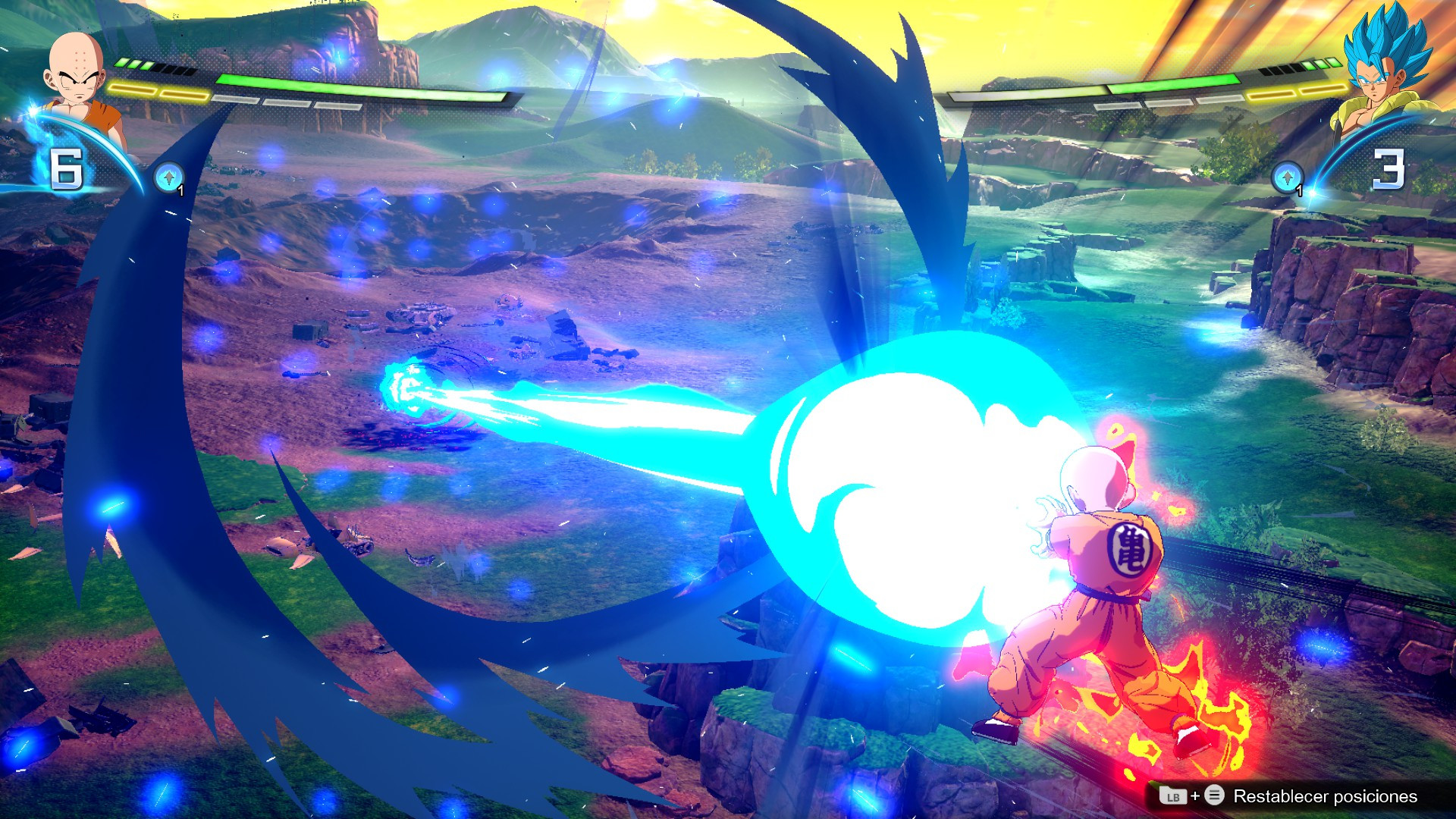Click Krillin's yellow ki gauge bar
The image size is (1456, 819).
(x=159, y=91)
